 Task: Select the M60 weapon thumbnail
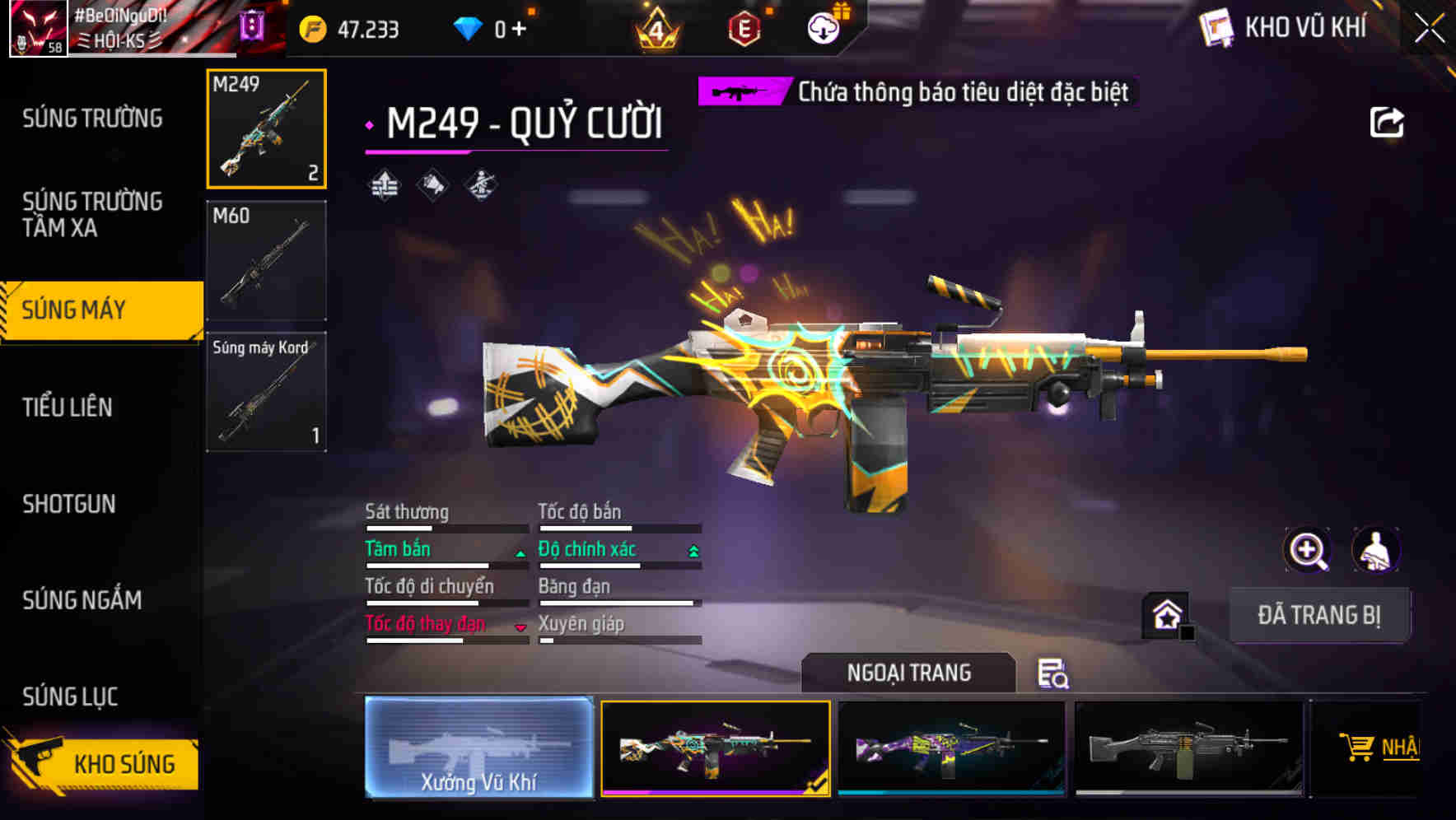tap(266, 258)
